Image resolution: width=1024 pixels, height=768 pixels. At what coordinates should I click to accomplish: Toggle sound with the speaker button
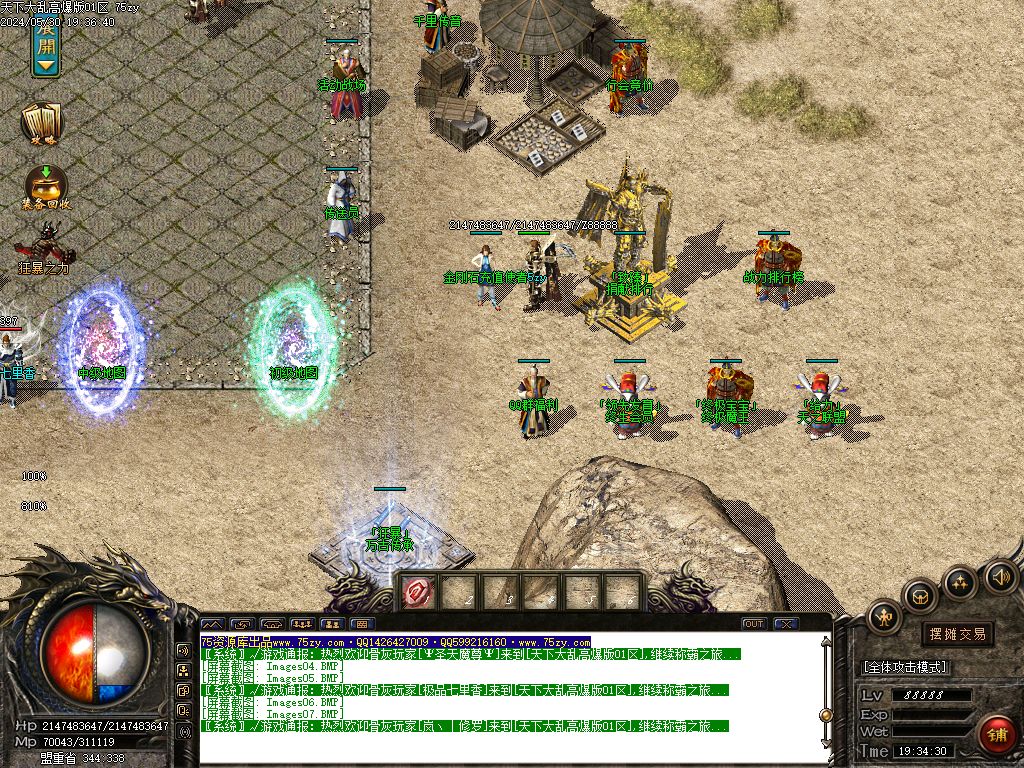tap(1000, 575)
